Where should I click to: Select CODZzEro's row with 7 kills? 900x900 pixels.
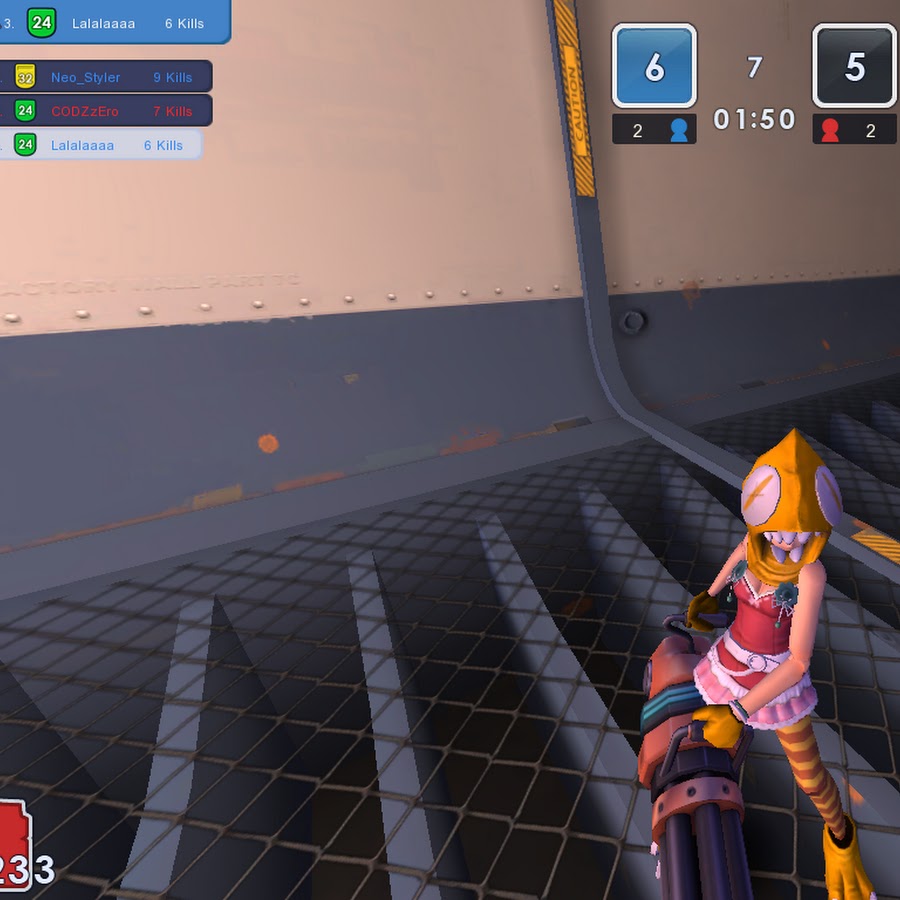pyautogui.click(x=105, y=111)
